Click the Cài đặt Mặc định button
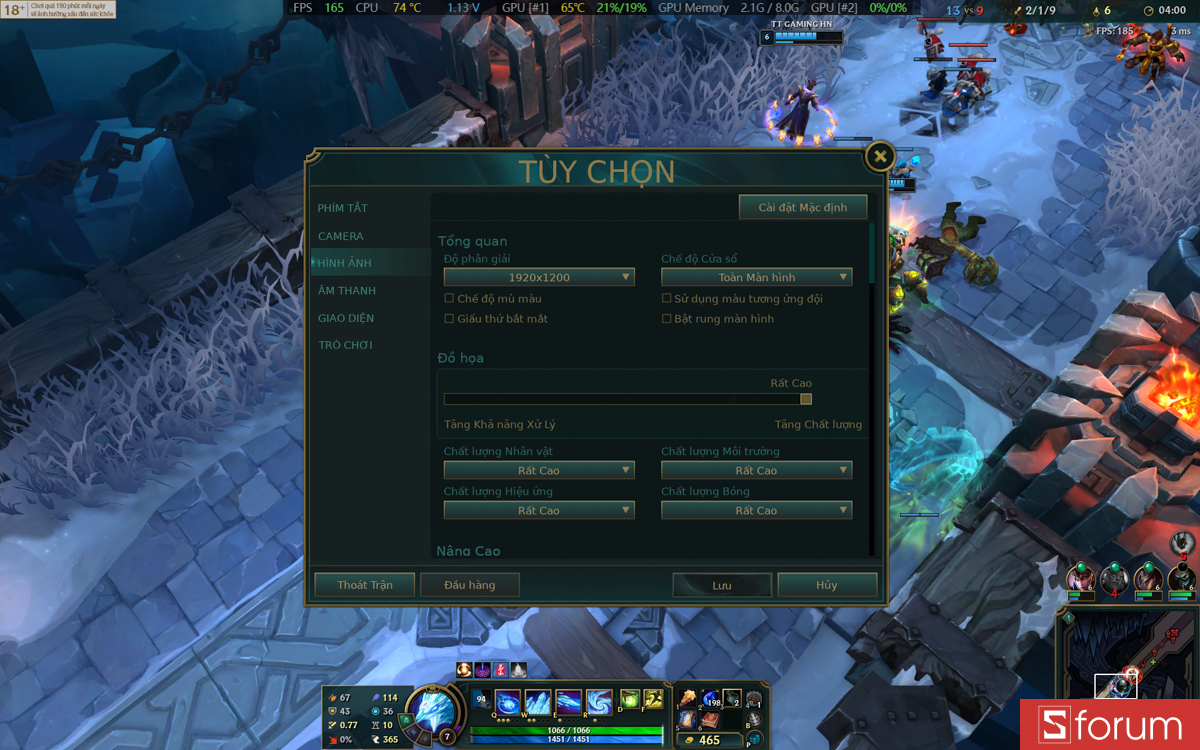This screenshot has width=1200, height=750. pyautogui.click(x=802, y=207)
